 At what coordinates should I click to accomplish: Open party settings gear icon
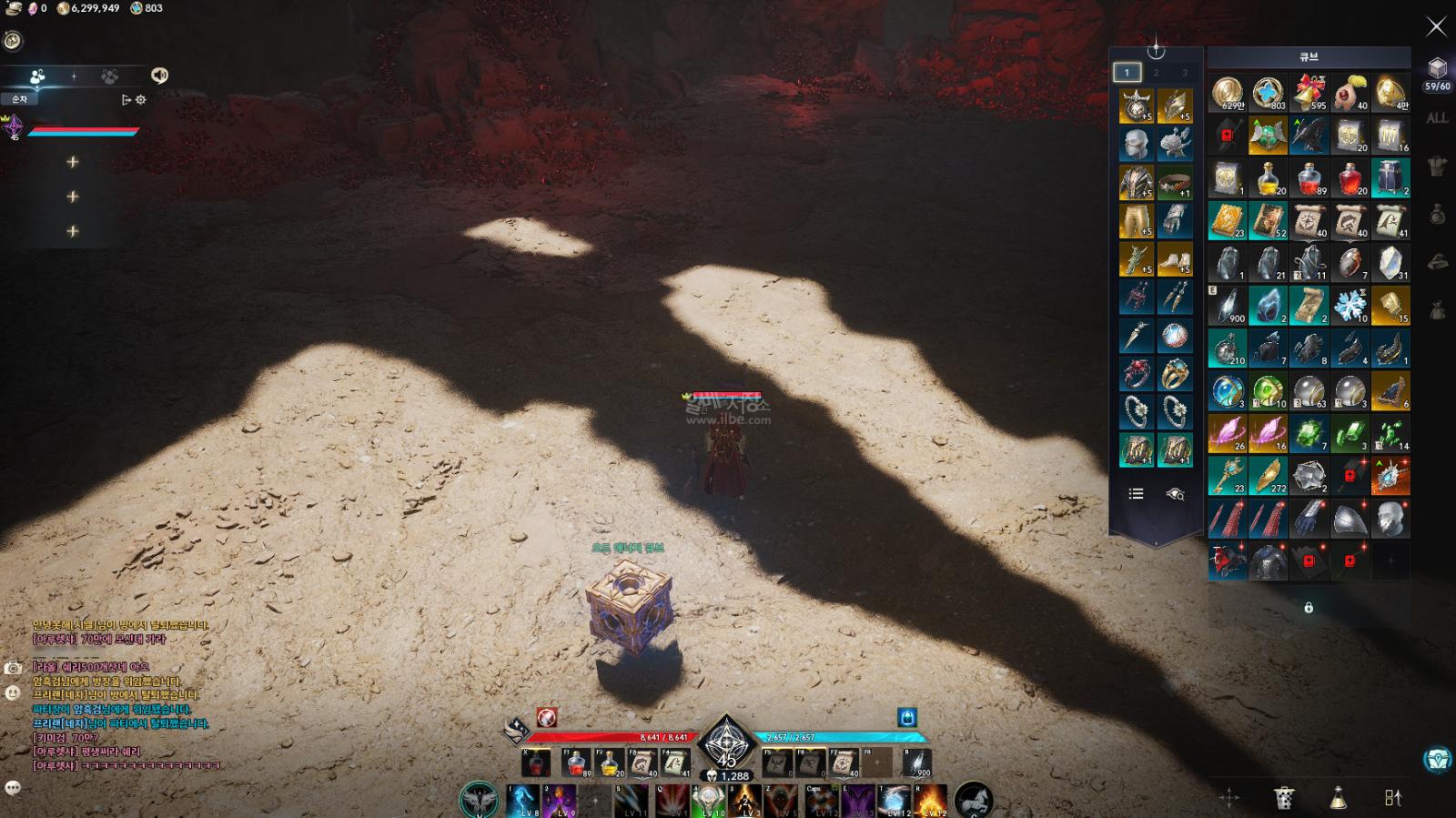pos(141,100)
